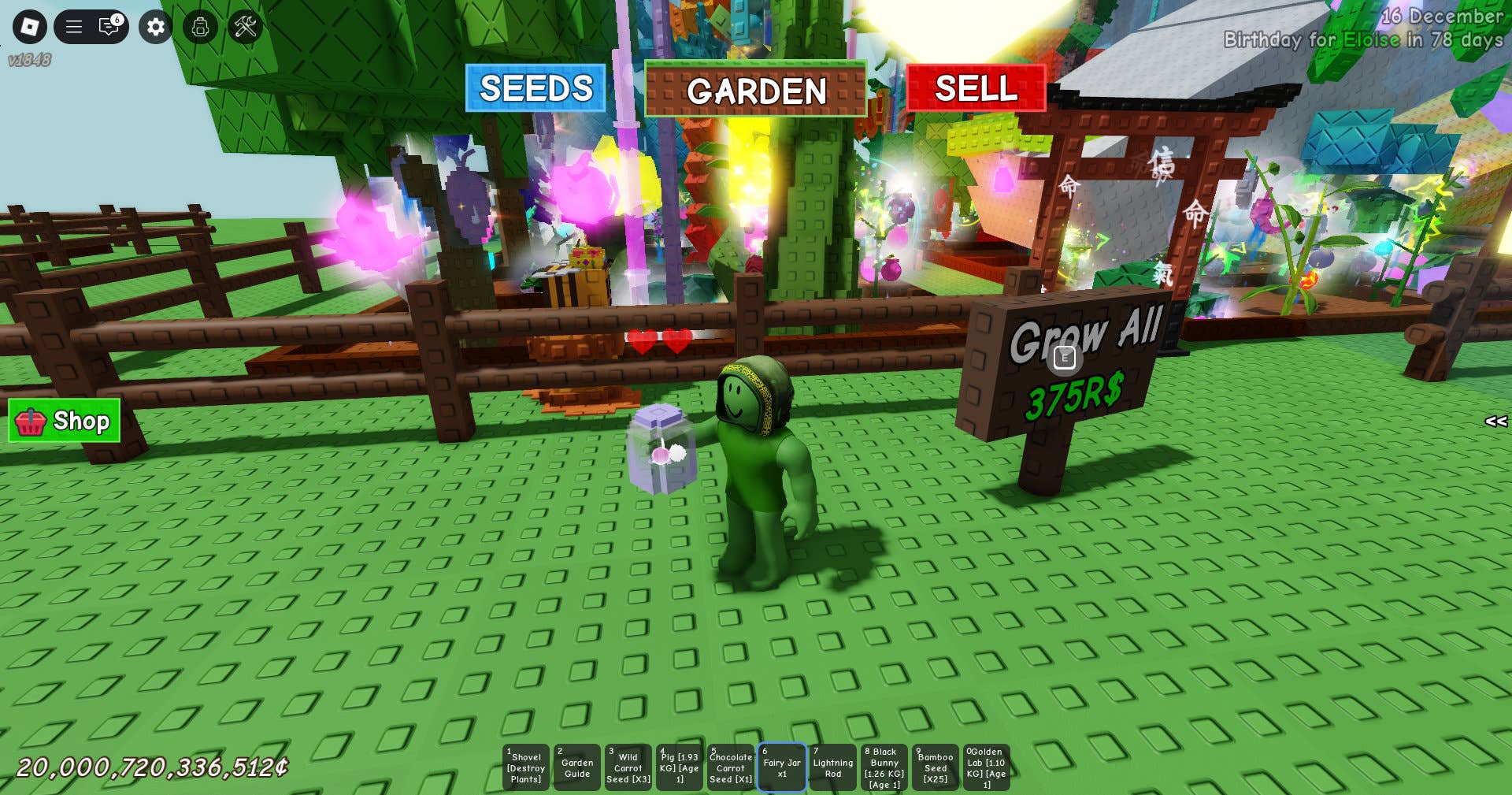Open settings via the gear icon
This screenshot has width=1512, height=795.
coord(156,27)
